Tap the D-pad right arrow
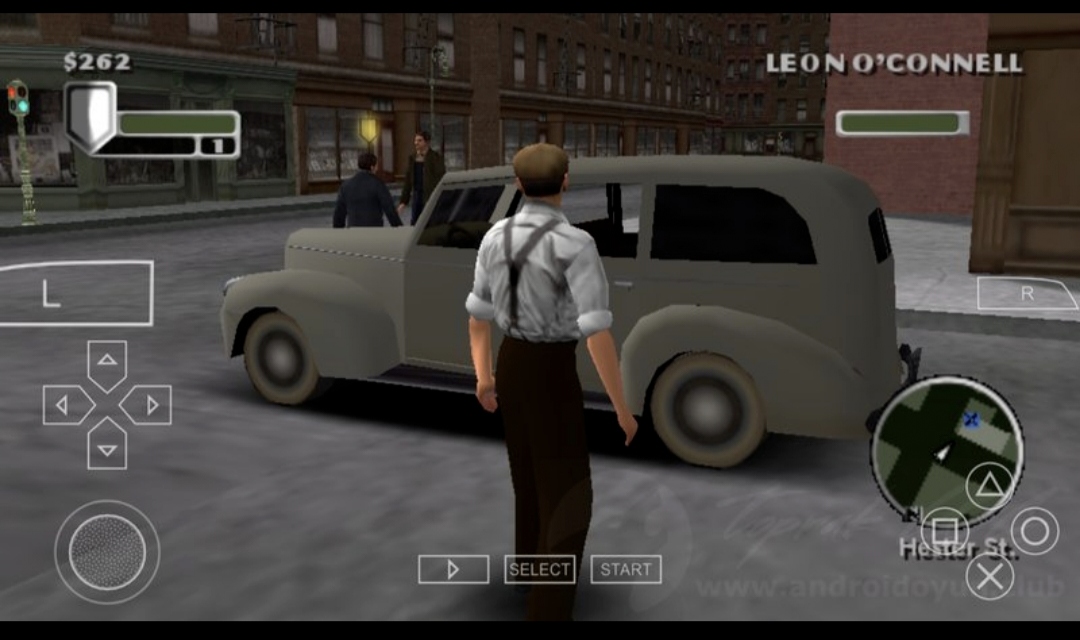 150,405
